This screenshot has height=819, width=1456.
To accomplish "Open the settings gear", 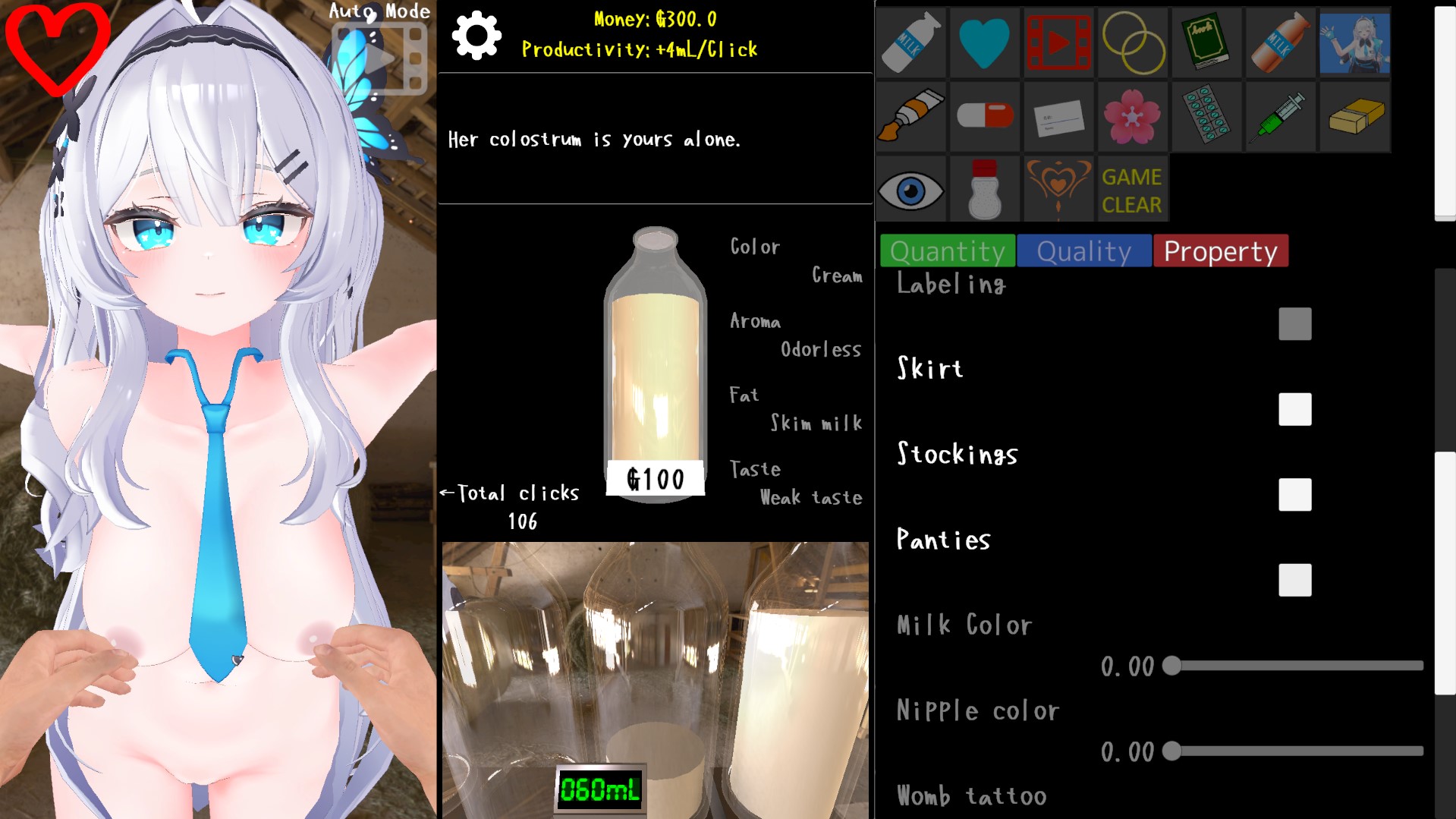I will [x=476, y=34].
